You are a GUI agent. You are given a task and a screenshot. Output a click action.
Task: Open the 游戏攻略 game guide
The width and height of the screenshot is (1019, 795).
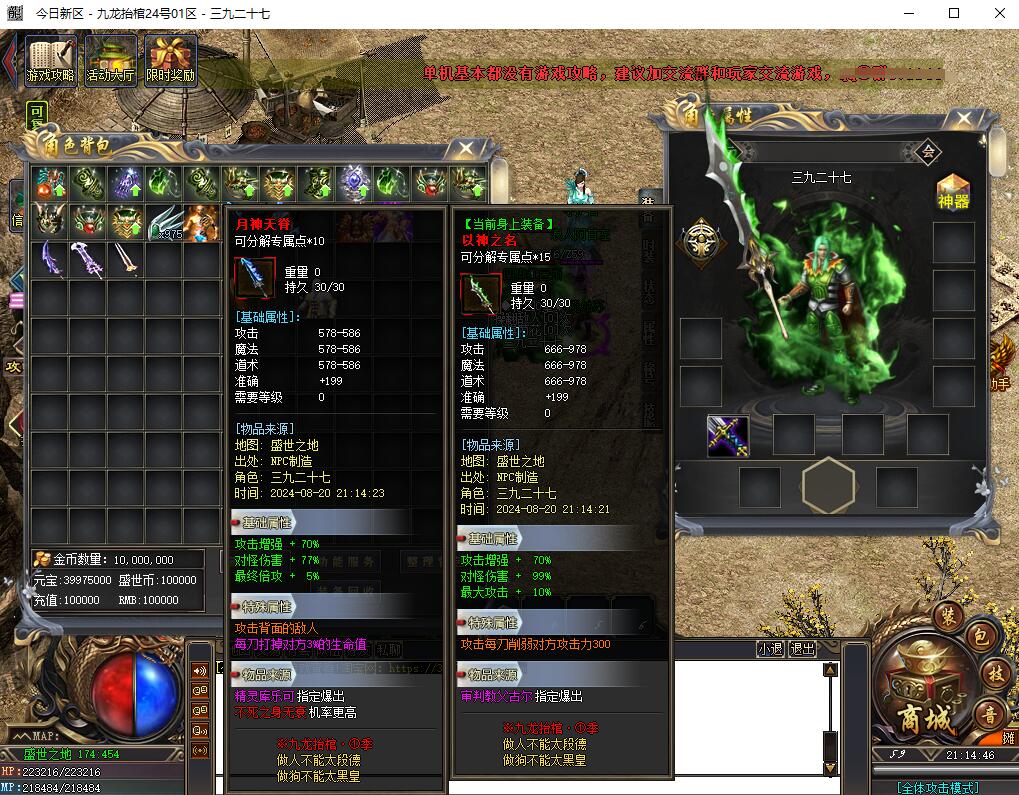click(51, 61)
